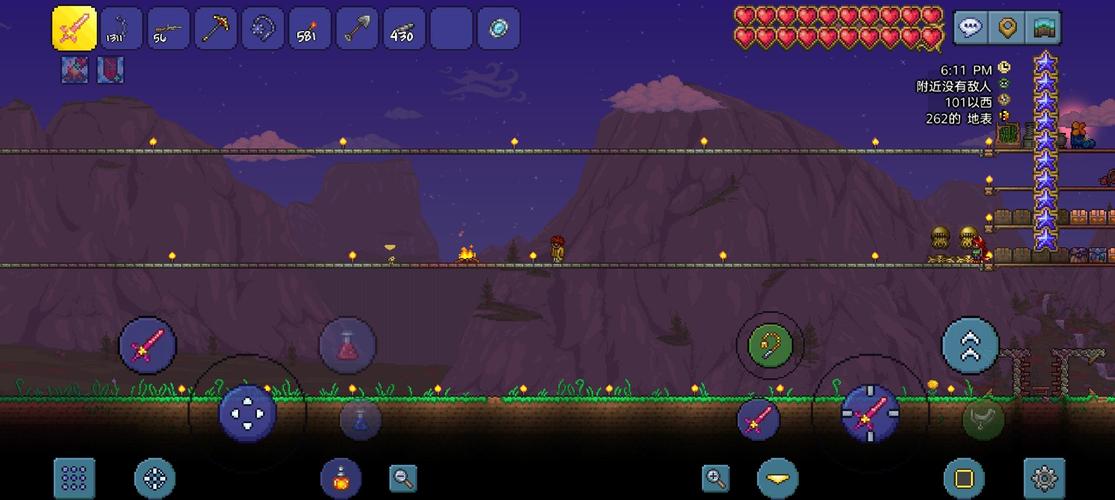Zoom in with the plus magnifier
1115x500 pixels.
coord(716,478)
